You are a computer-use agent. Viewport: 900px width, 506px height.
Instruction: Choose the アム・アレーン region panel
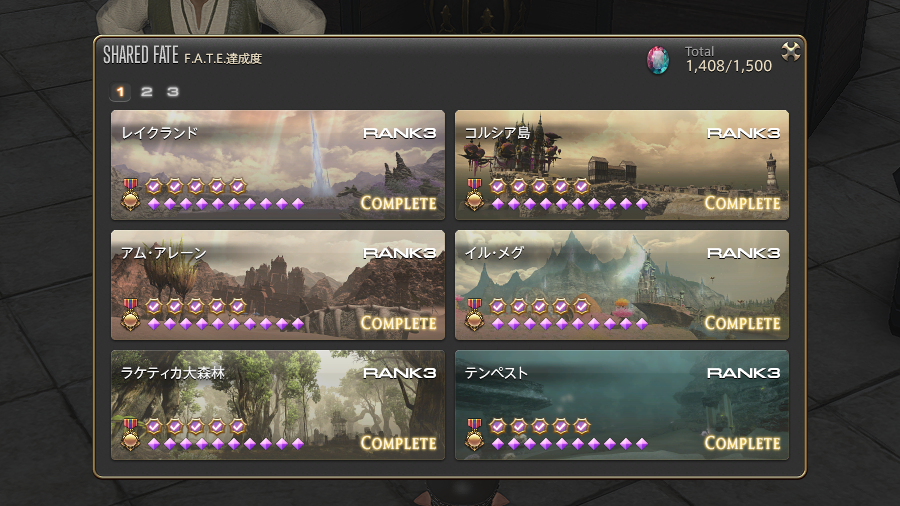click(277, 285)
